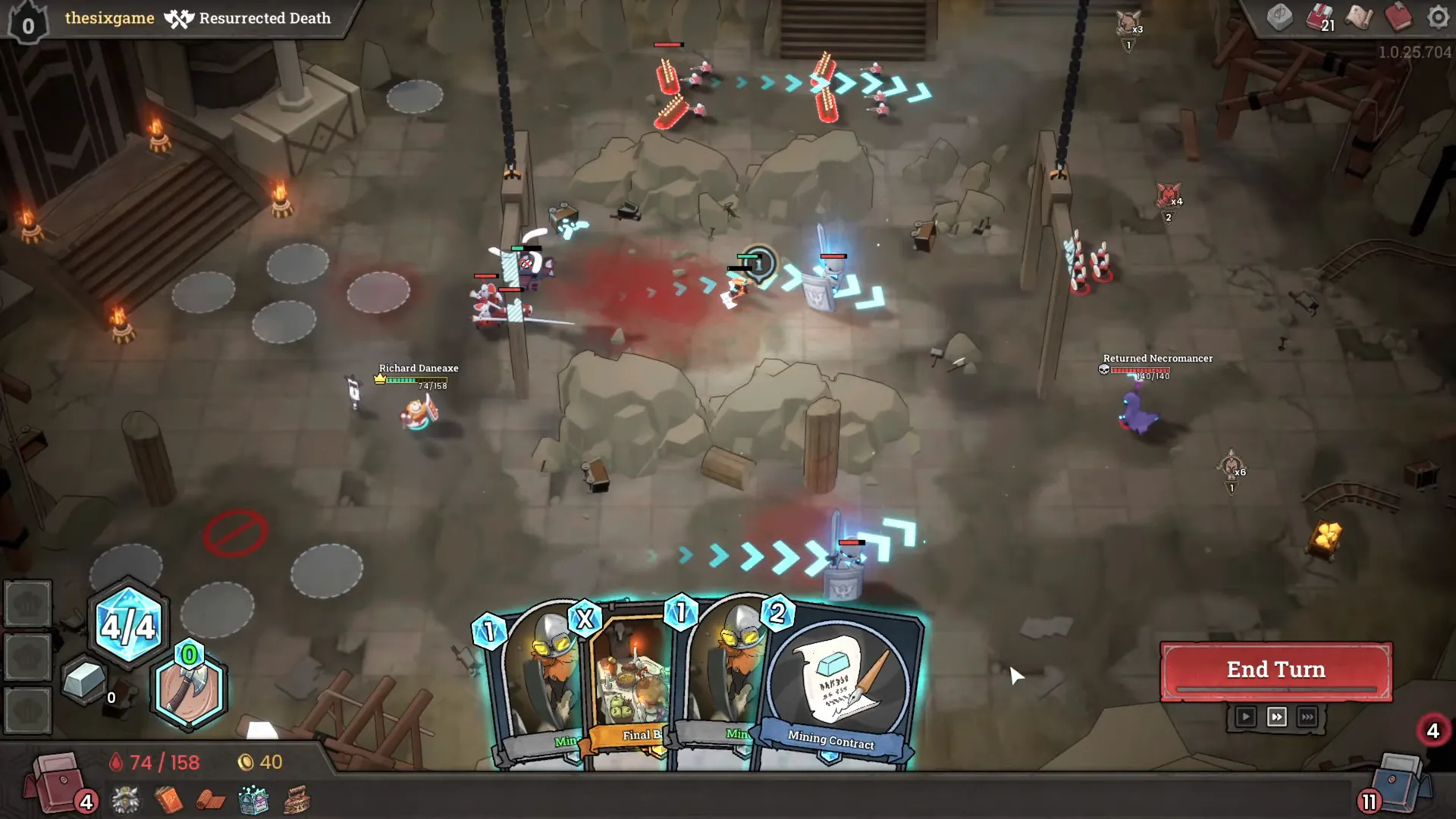This screenshot has width=1456, height=819.
Task: Set combat speed to triple fast-forward
Action: pos(1307,717)
